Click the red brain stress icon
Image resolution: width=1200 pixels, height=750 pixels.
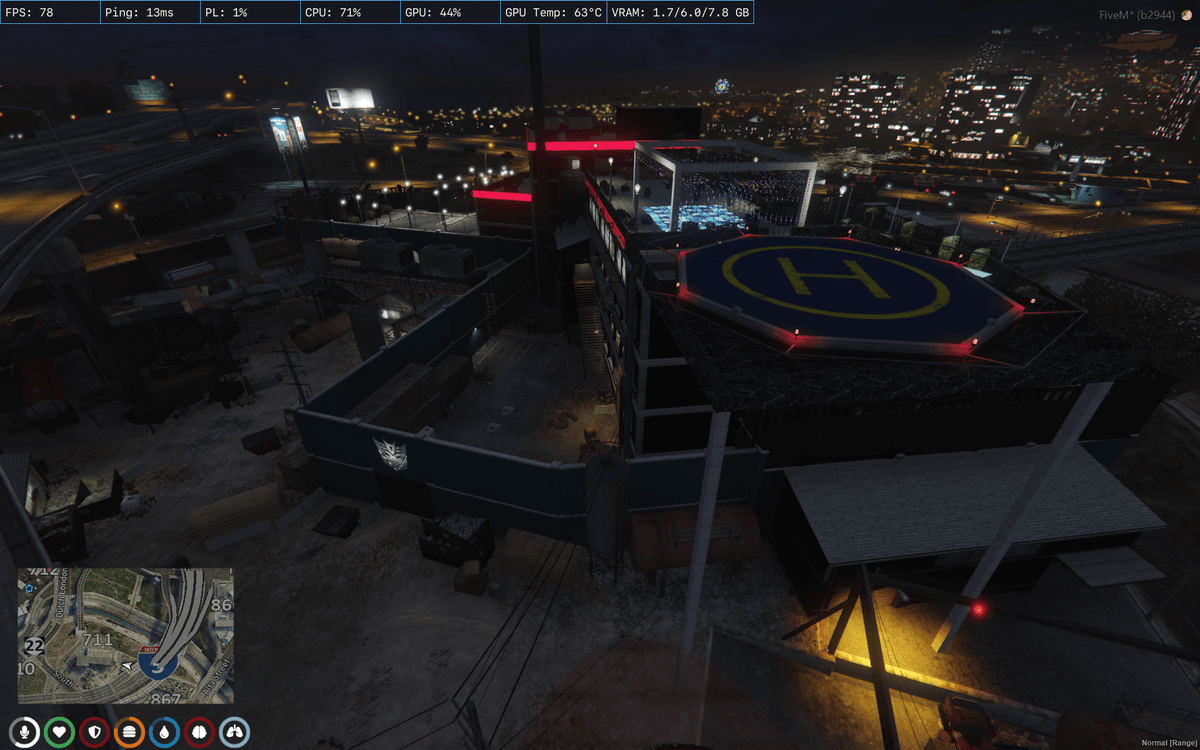click(x=200, y=732)
